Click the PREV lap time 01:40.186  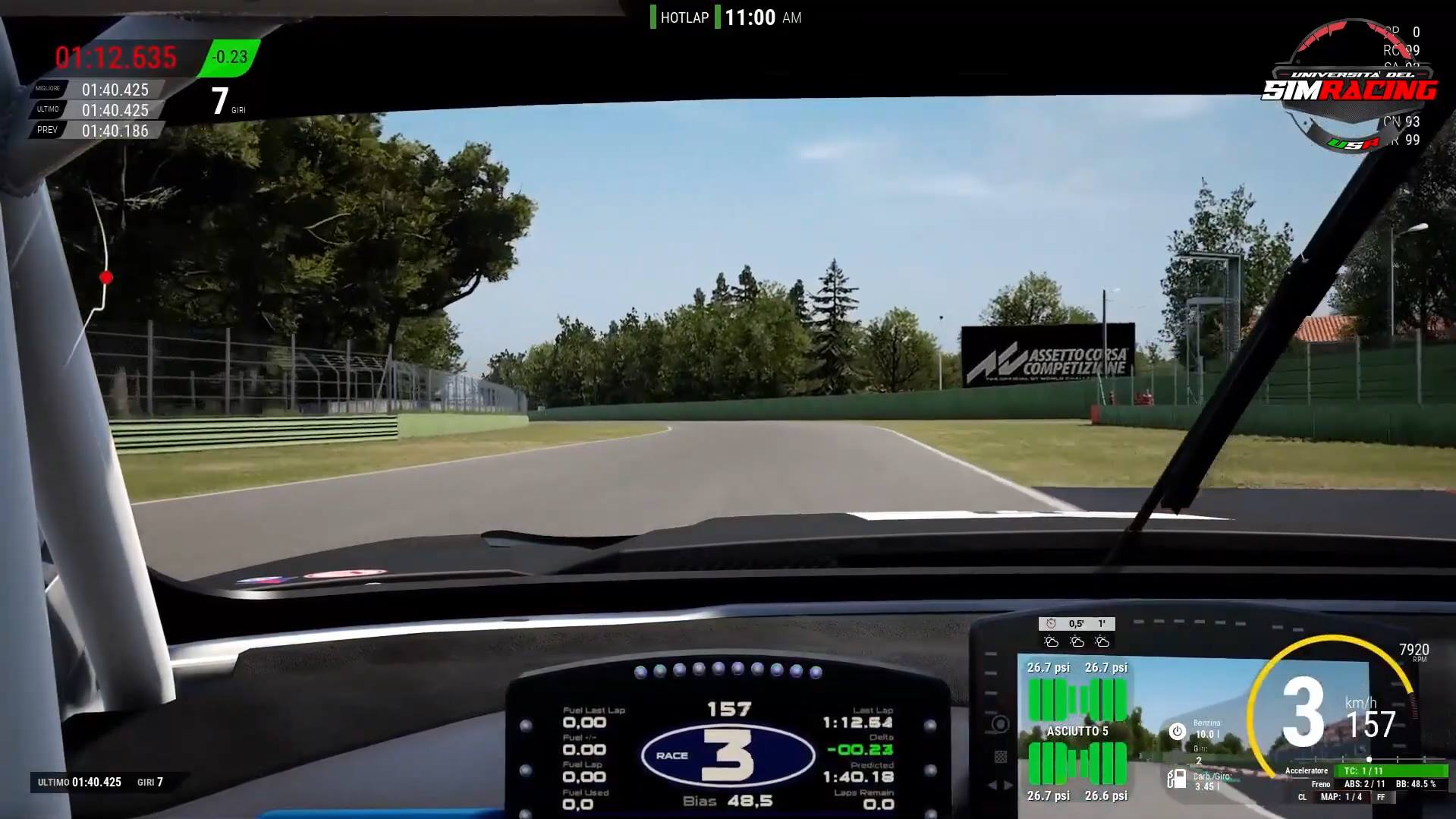point(115,129)
